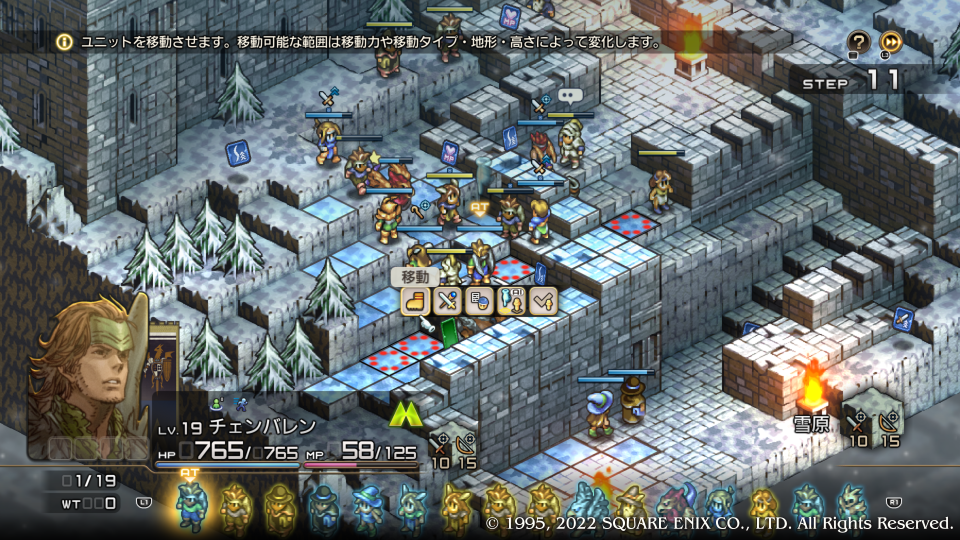Open the unit status list command
Viewport: 960px width, 540px height.
(479, 300)
